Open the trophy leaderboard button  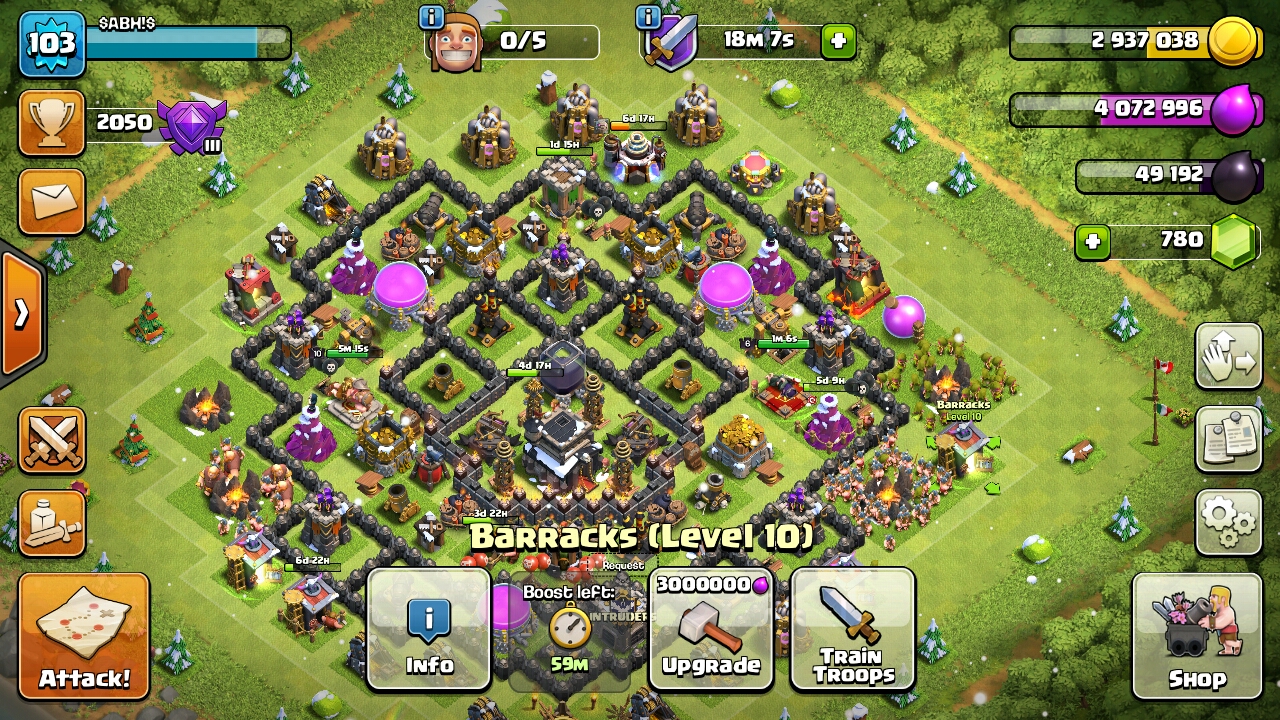52,123
